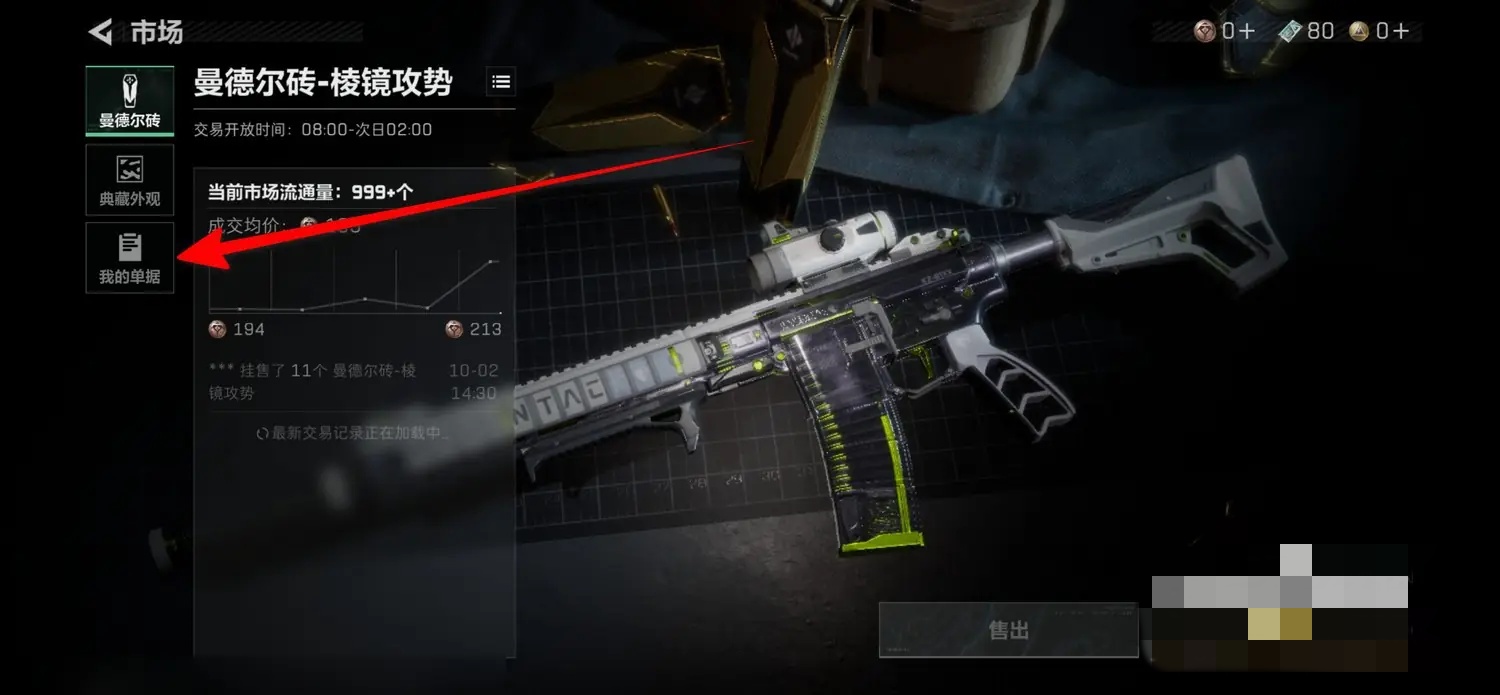The width and height of the screenshot is (1500, 695).
Task: Open the list icon beside 曼德尔砖-棱镜攻势
Action: 501,82
